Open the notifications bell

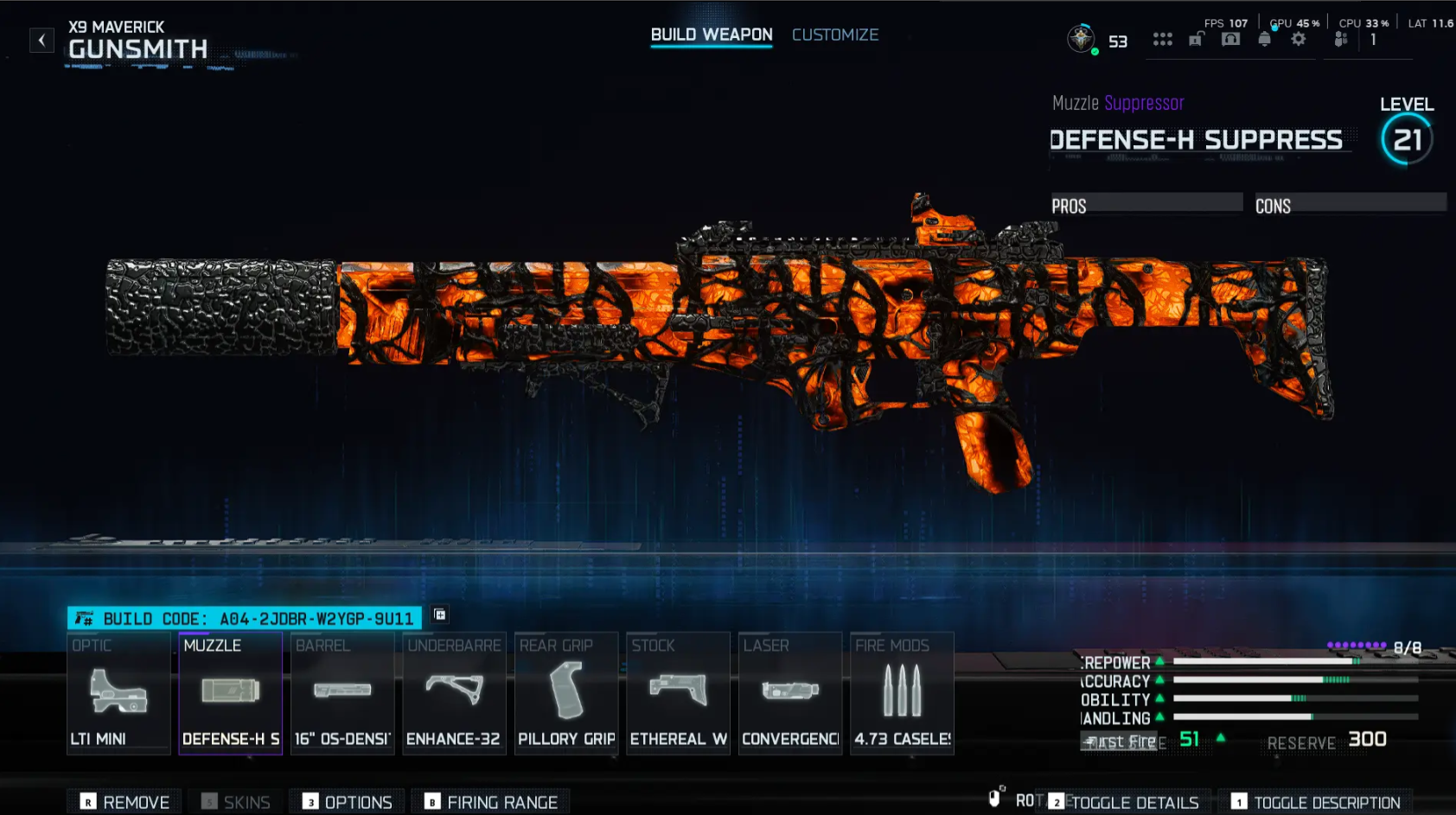[x=1263, y=39]
